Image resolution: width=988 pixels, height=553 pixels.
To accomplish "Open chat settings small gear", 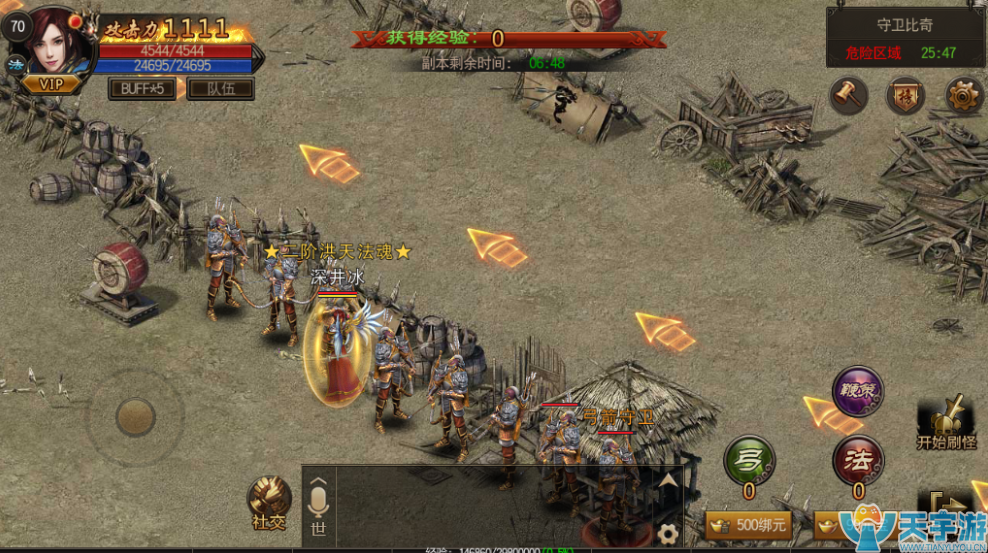I will 668,533.
